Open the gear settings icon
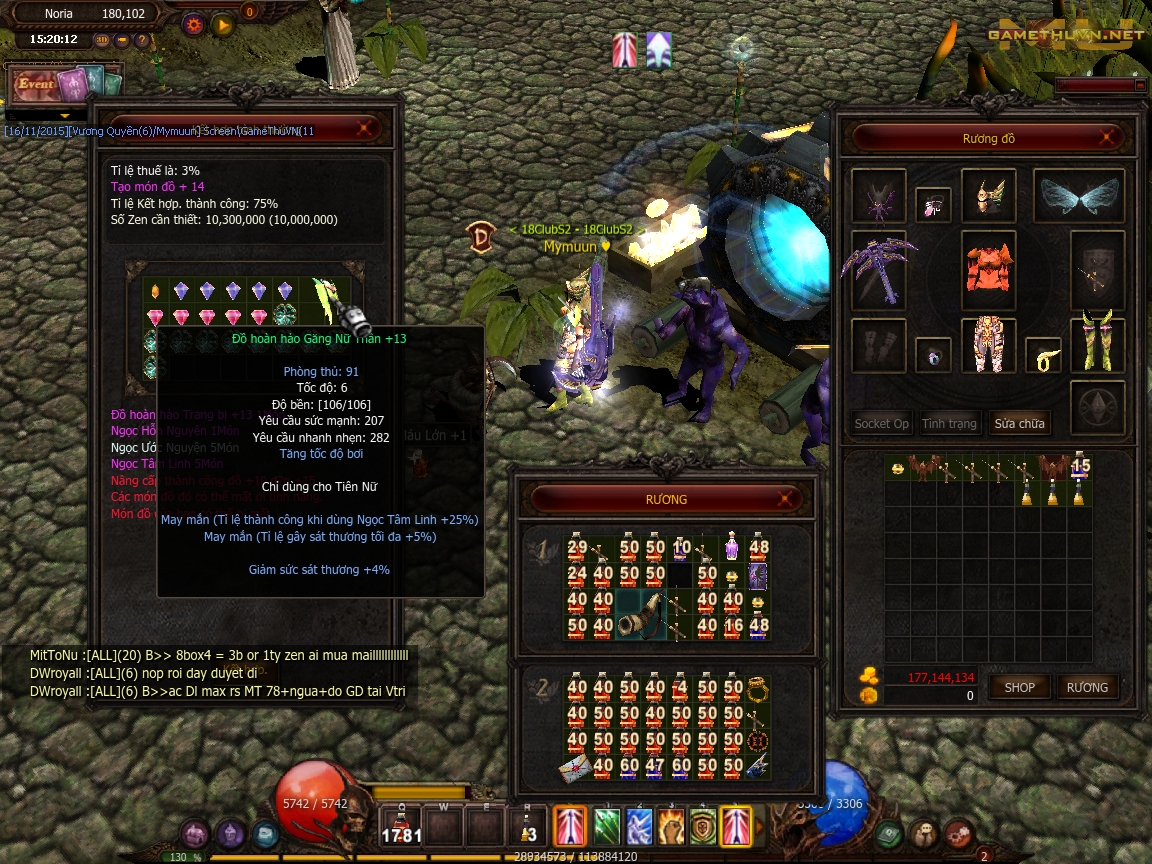This screenshot has width=1152, height=864. click(x=193, y=24)
